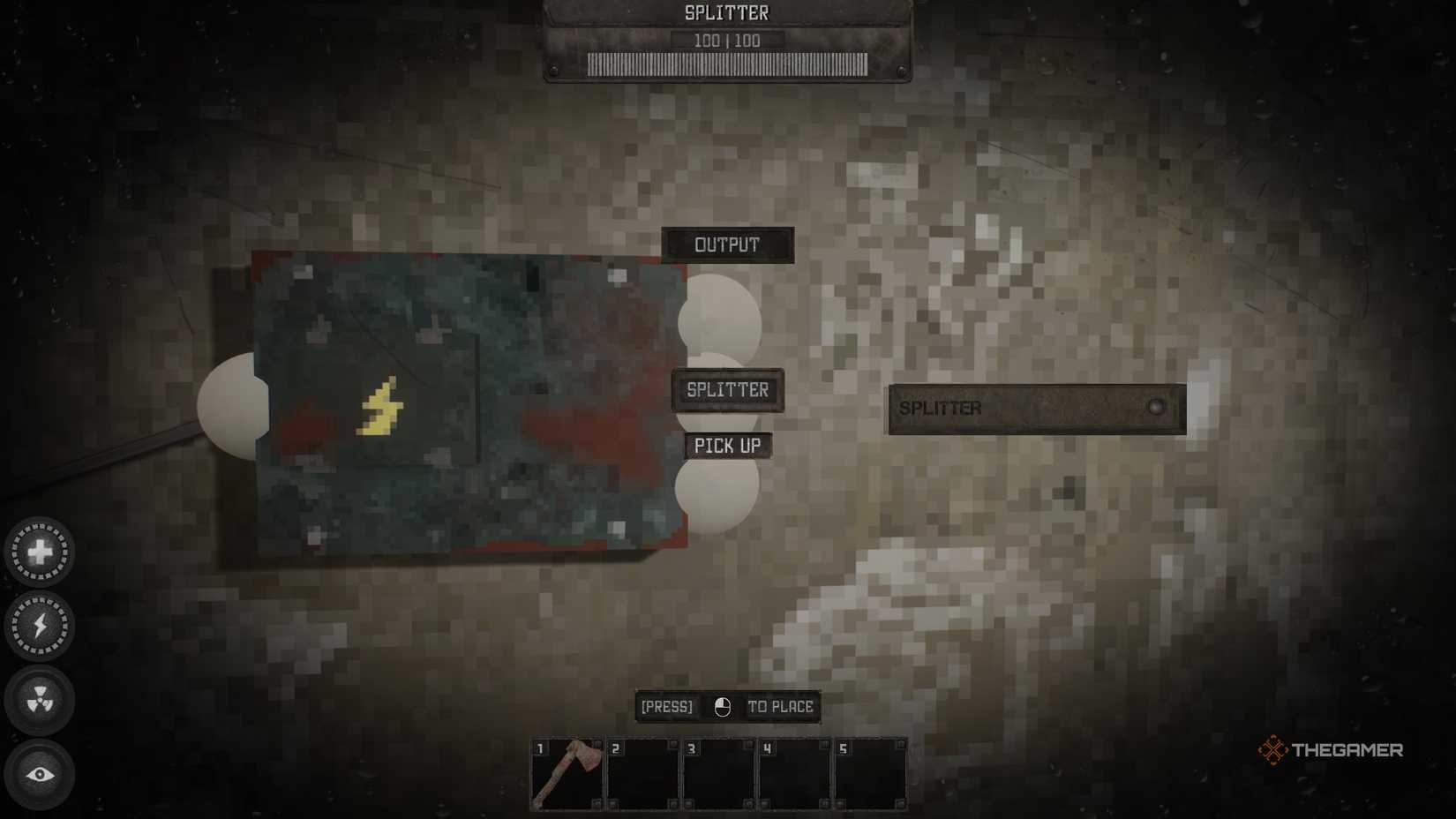
Task: Toggle the eye icon to change view mode
Action: [41, 773]
